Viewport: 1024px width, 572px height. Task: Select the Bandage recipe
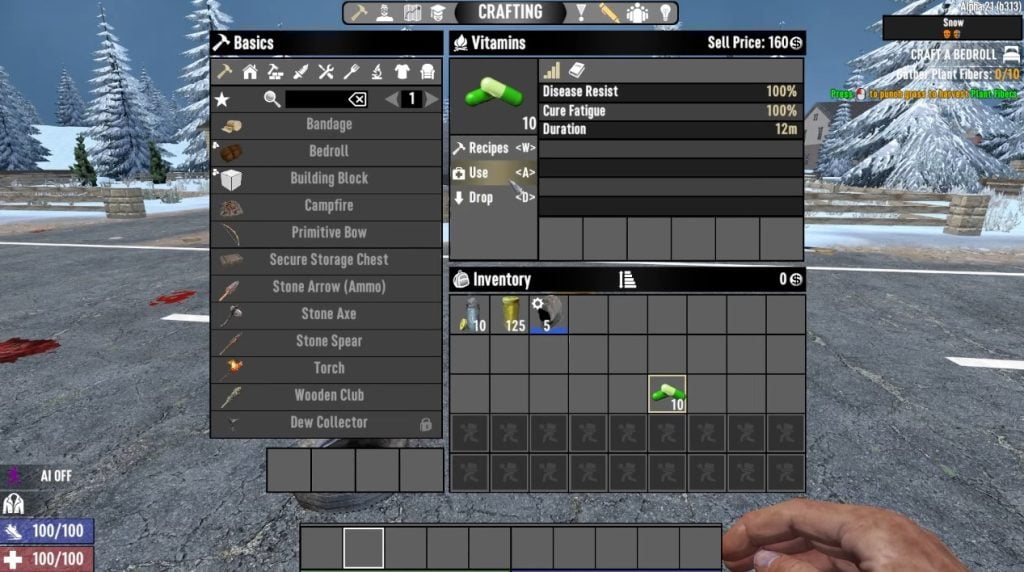(327, 125)
